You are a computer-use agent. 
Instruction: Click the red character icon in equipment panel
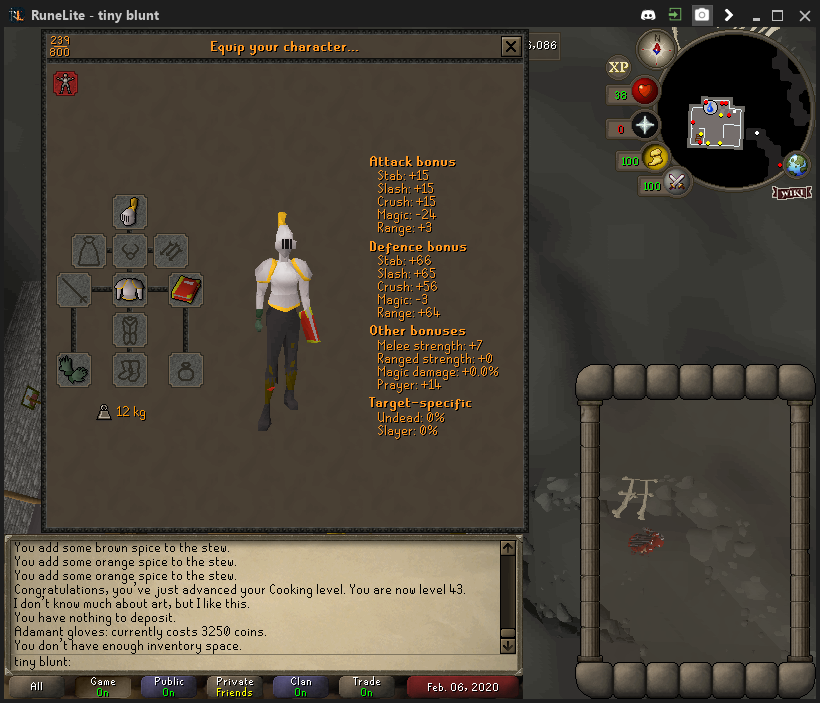(x=66, y=84)
